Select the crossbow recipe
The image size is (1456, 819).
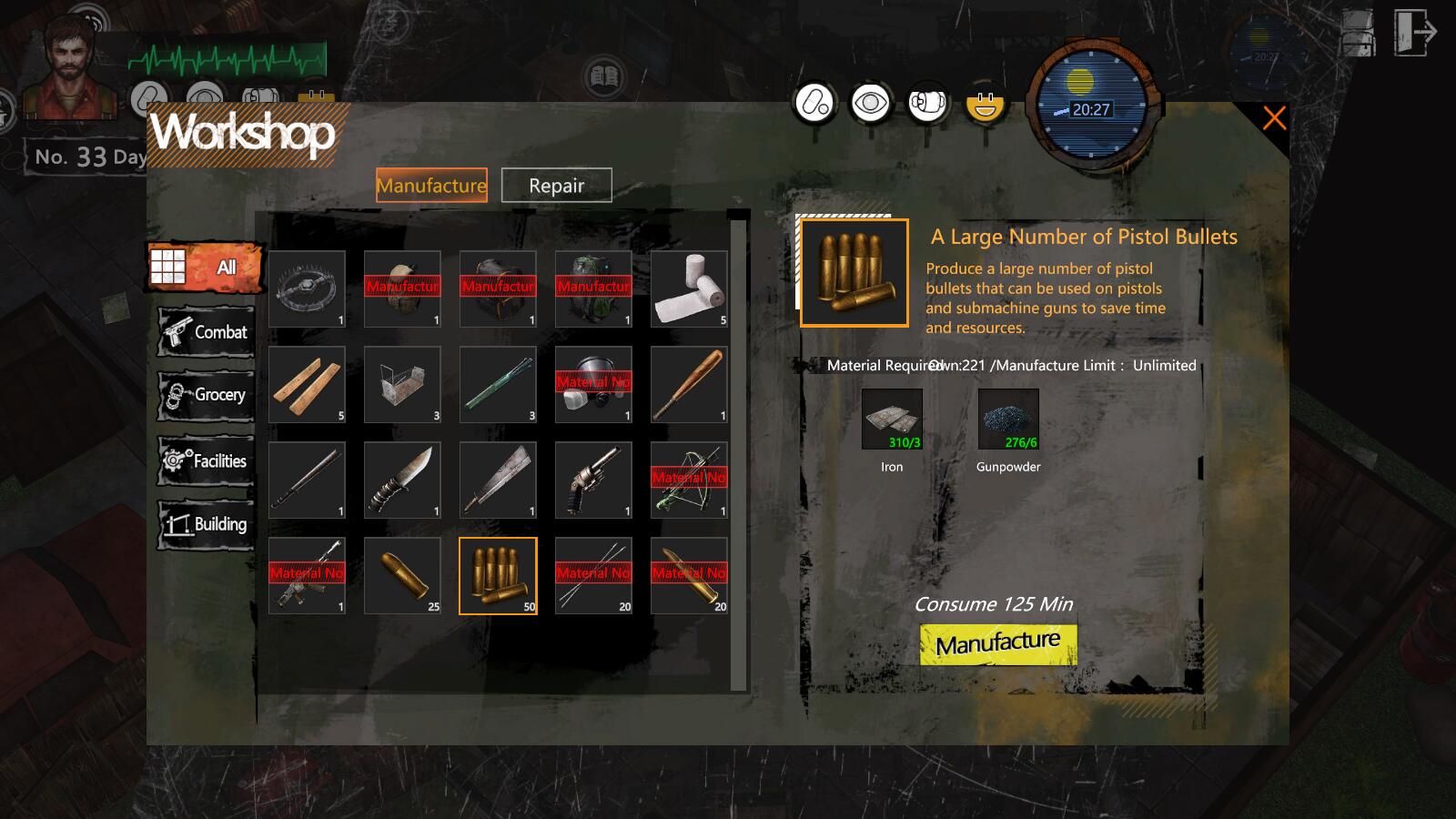click(689, 480)
